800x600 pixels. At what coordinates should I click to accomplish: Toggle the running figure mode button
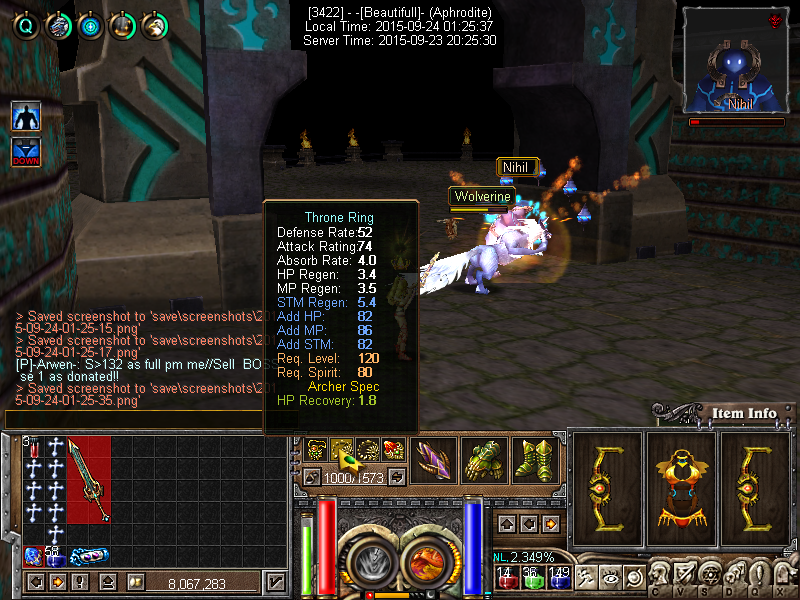584,577
